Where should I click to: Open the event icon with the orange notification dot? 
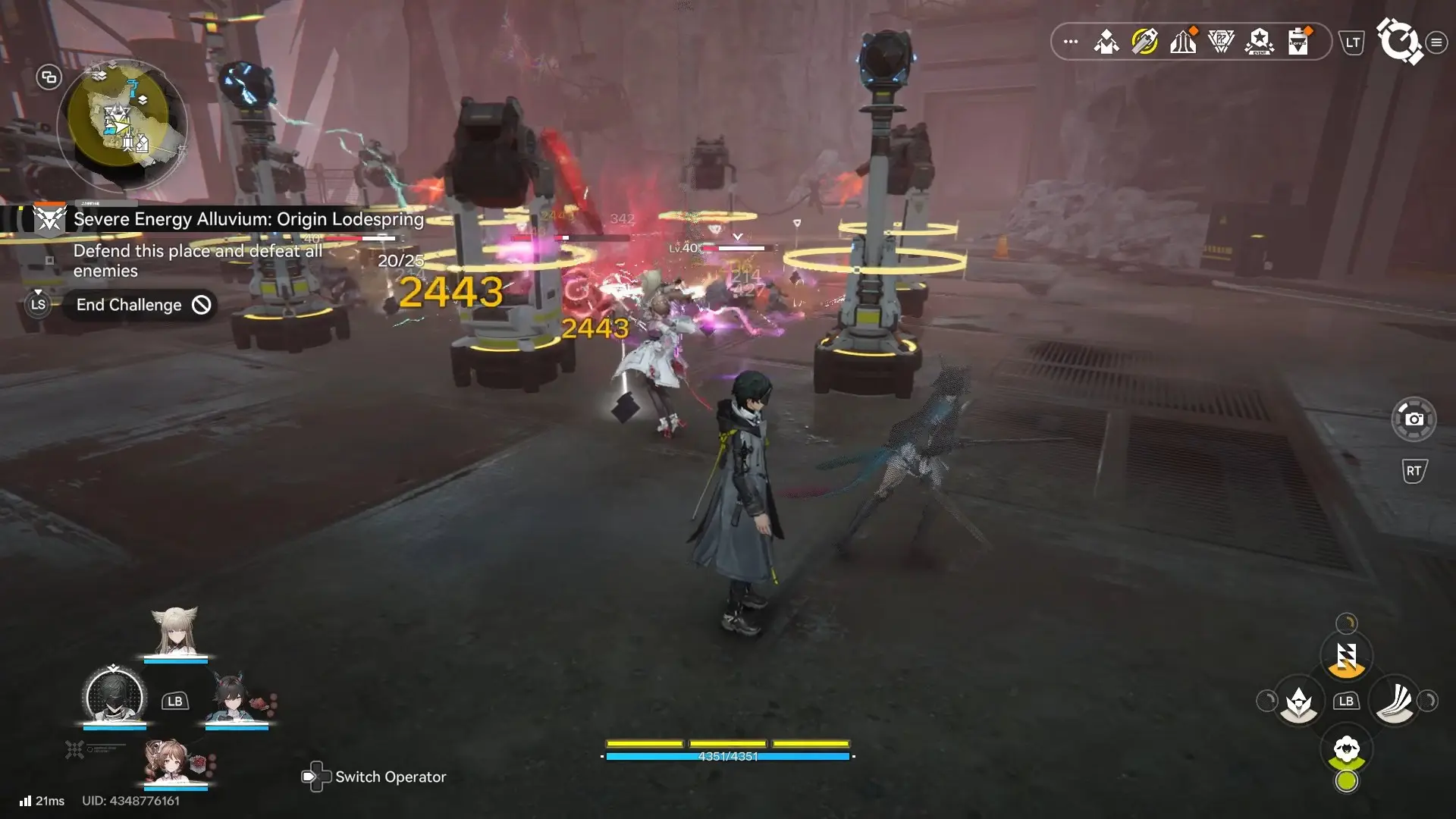1185,42
